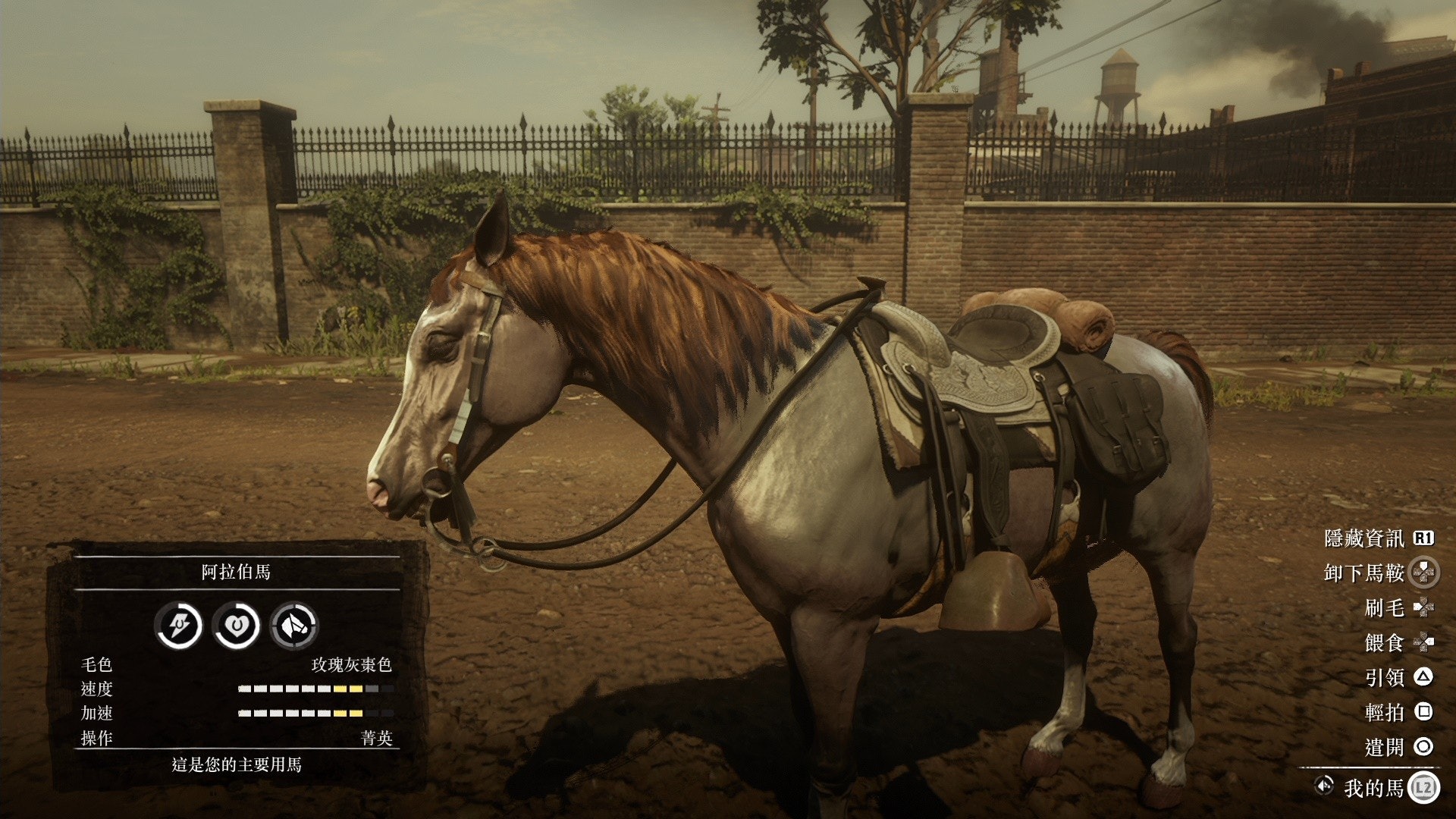Click the horse health heart core icon
1456x819 pixels.
(x=236, y=626)
